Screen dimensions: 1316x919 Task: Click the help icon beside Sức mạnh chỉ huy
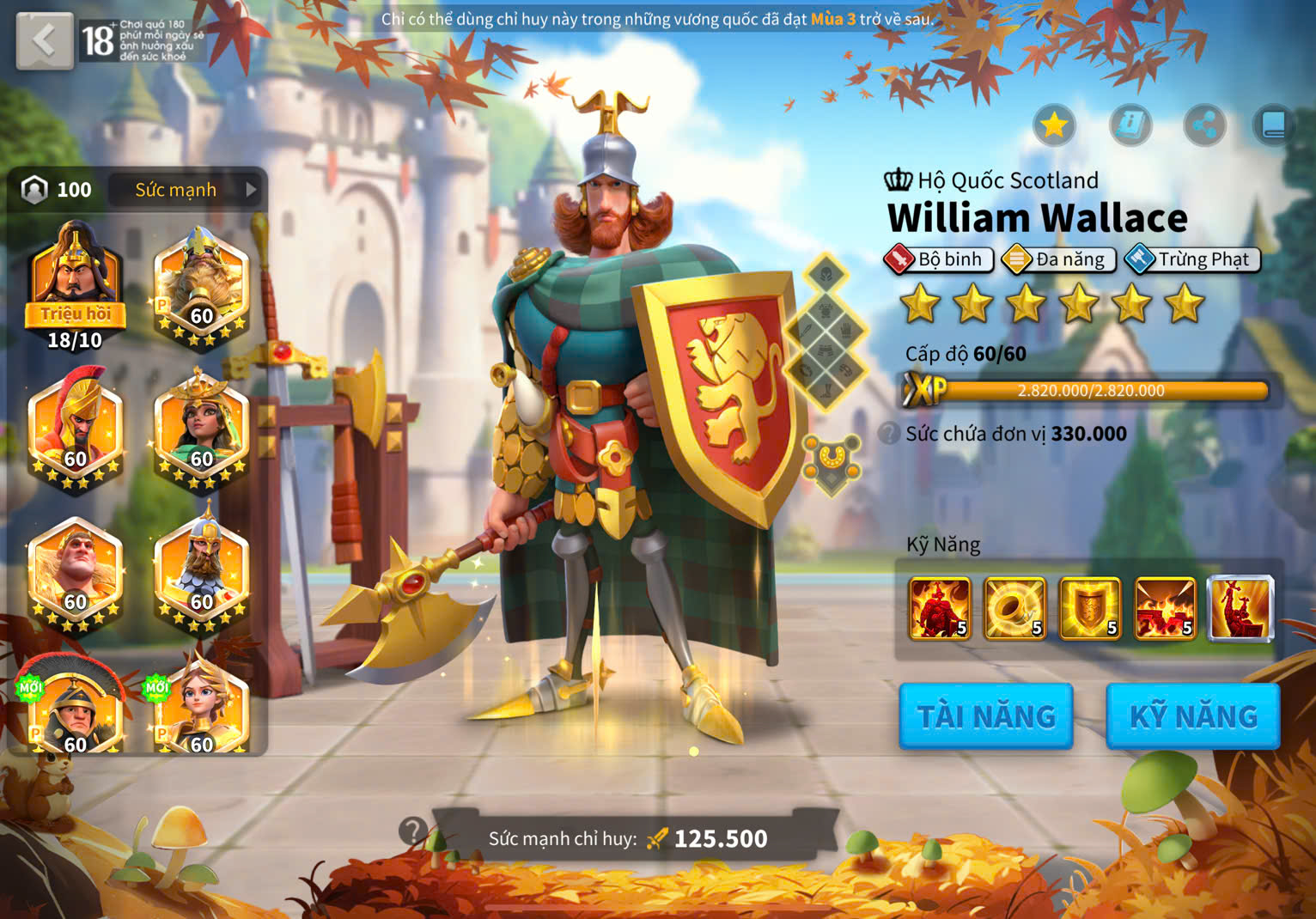[x=413, y=831]
